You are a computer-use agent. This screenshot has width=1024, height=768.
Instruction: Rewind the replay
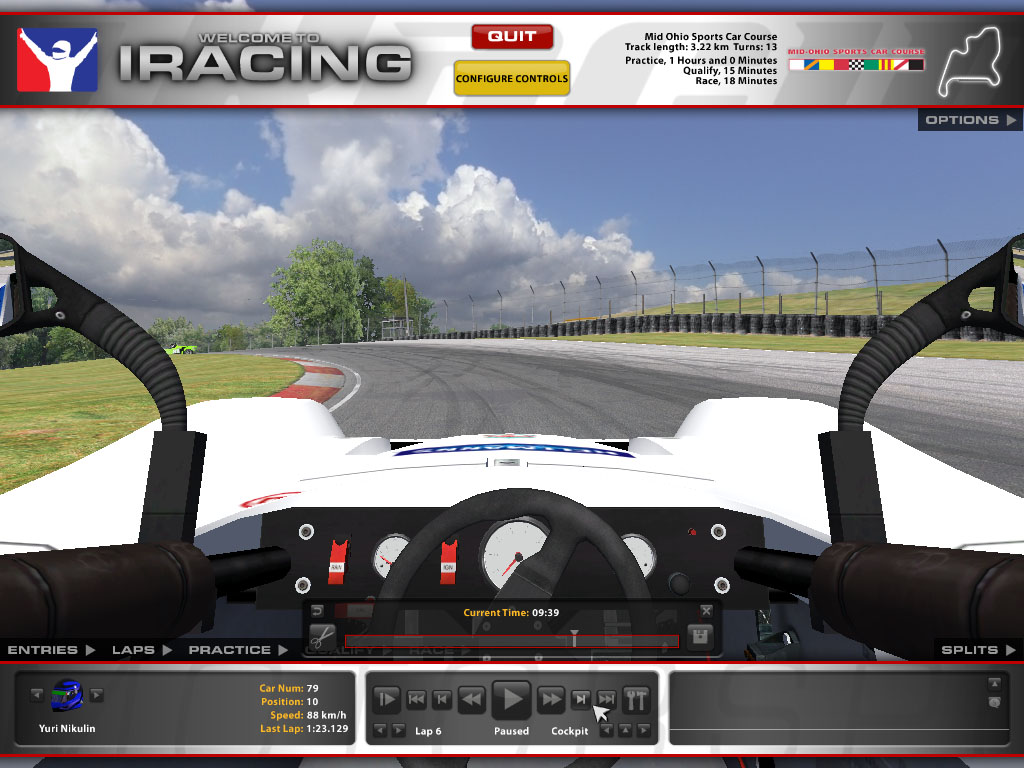click(471, 699)
